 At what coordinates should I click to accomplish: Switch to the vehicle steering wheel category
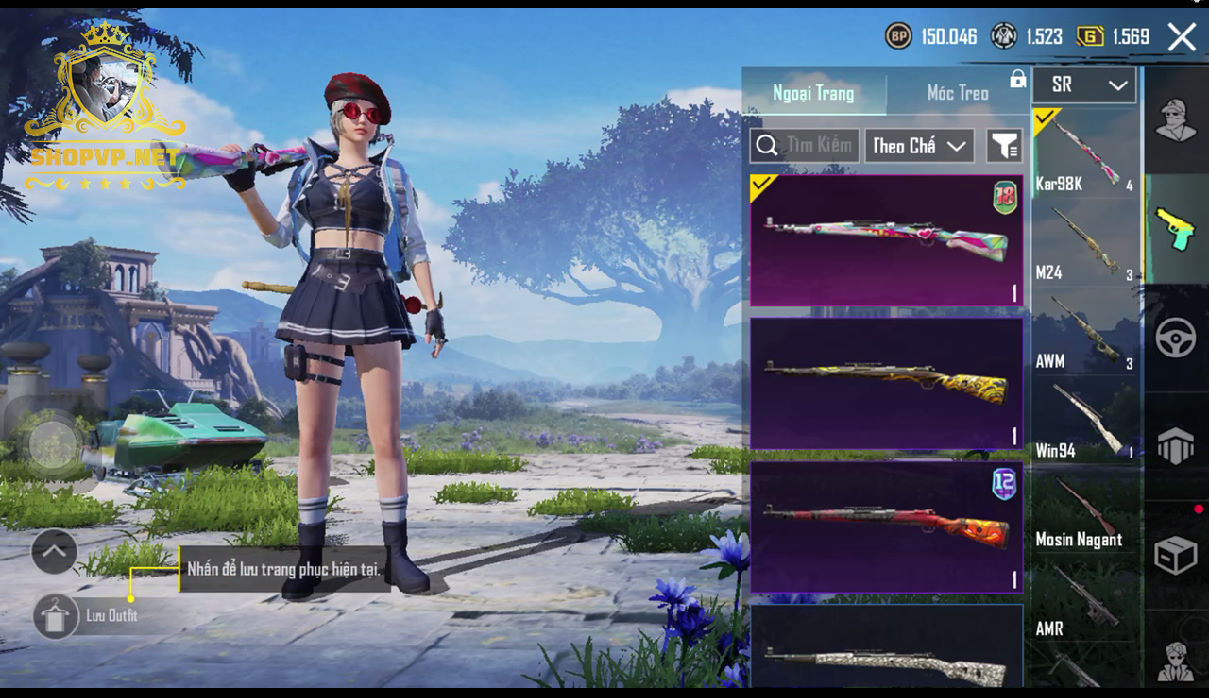[x=1176, y=339]
